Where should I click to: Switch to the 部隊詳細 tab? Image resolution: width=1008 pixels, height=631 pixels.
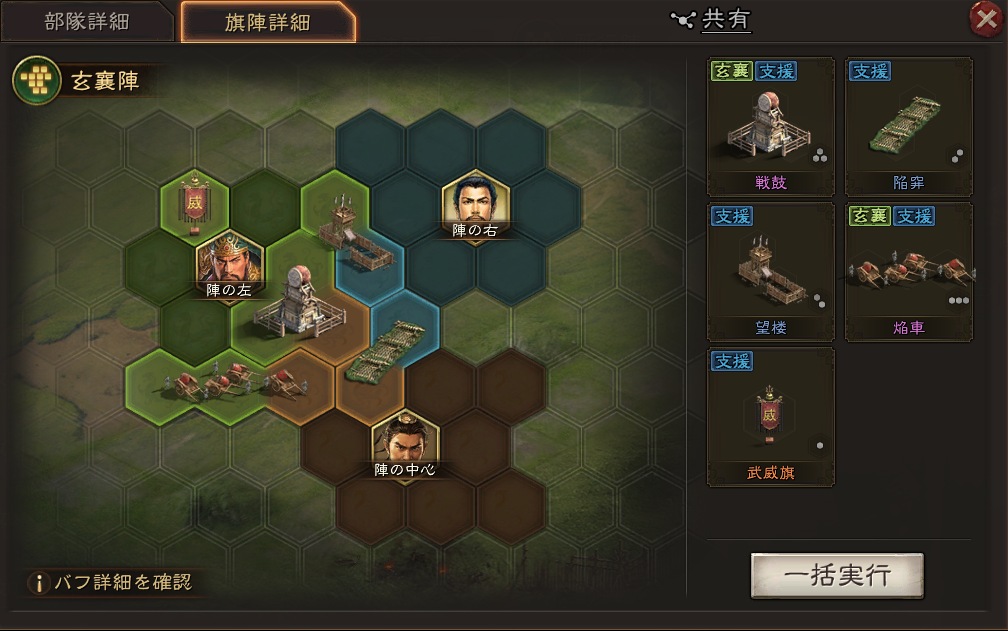click(87, 22)
